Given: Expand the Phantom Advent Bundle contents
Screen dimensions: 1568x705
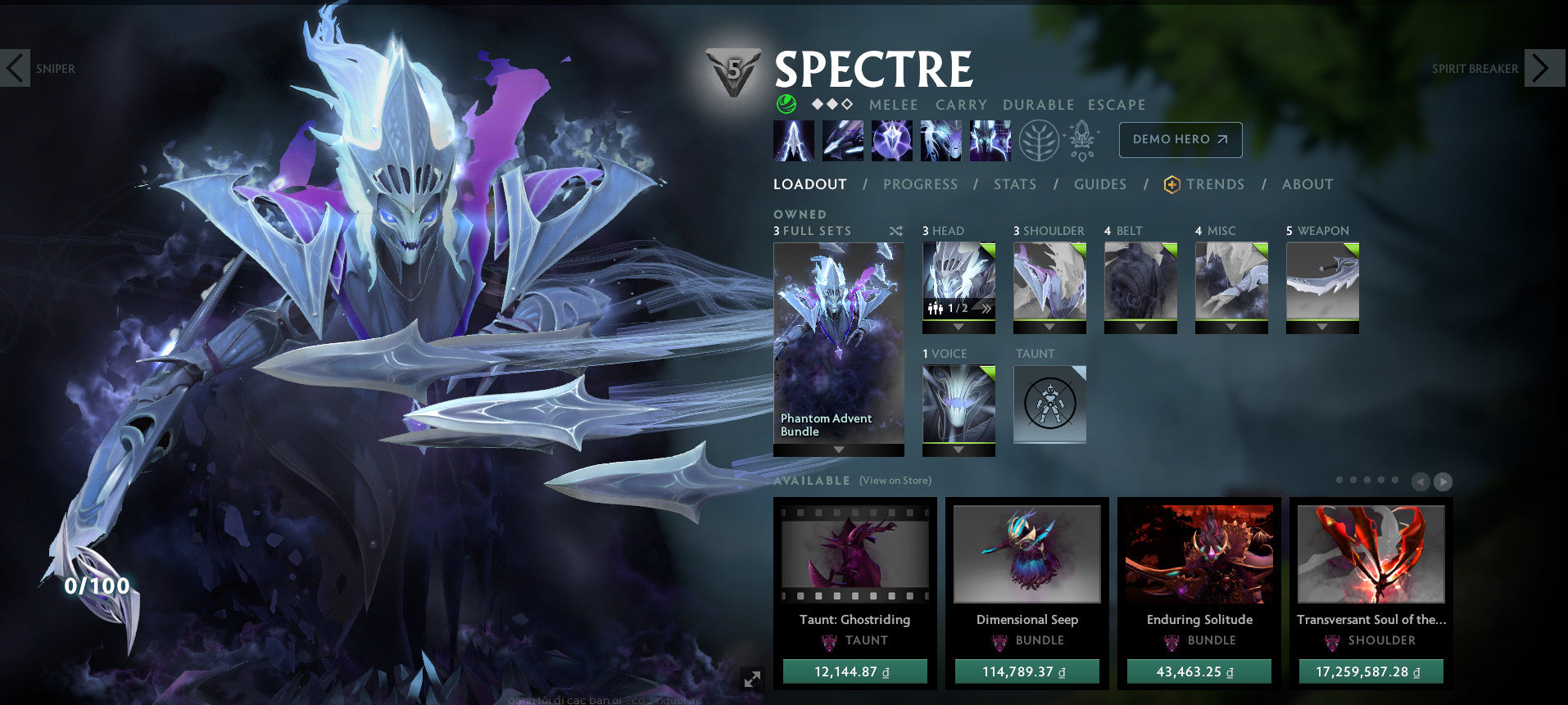Looking at the screenshot, I should (837, 450).
